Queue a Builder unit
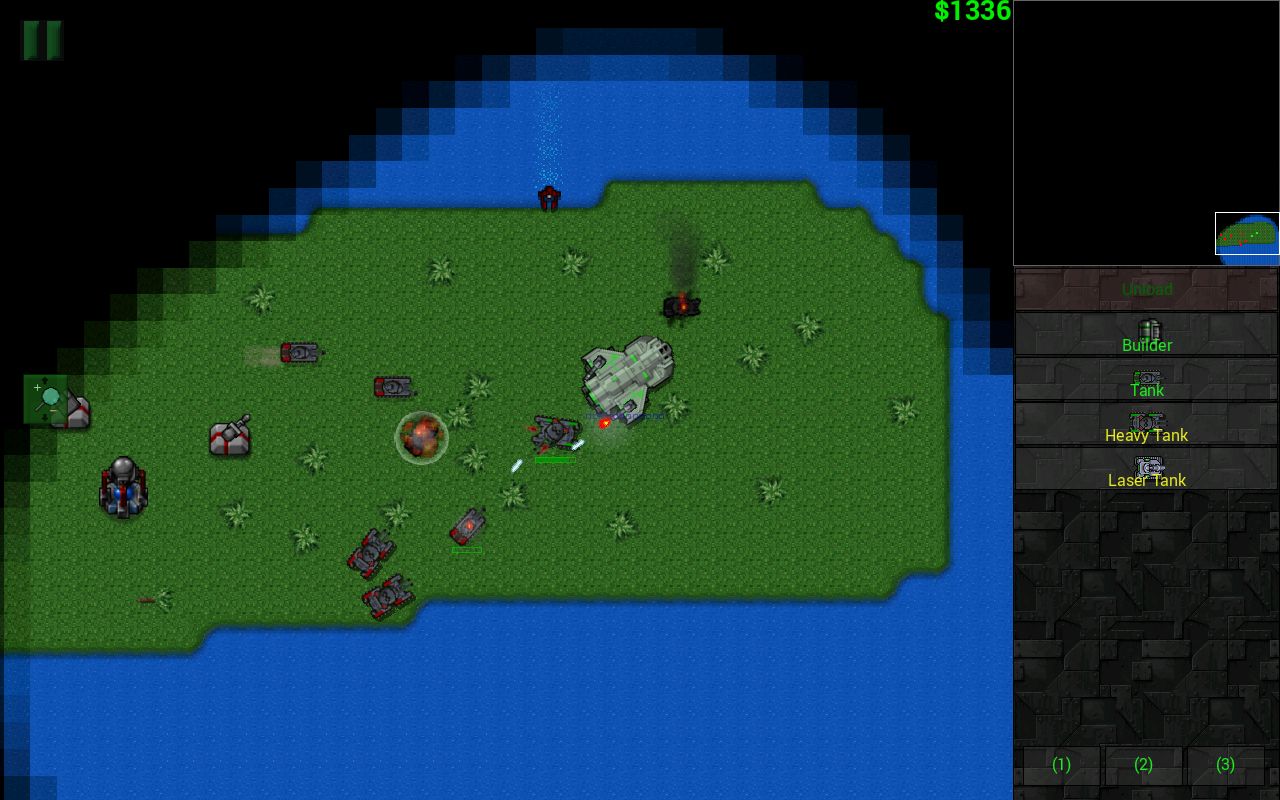Screen dimensions: 1280x800 tap(1146, 335)
